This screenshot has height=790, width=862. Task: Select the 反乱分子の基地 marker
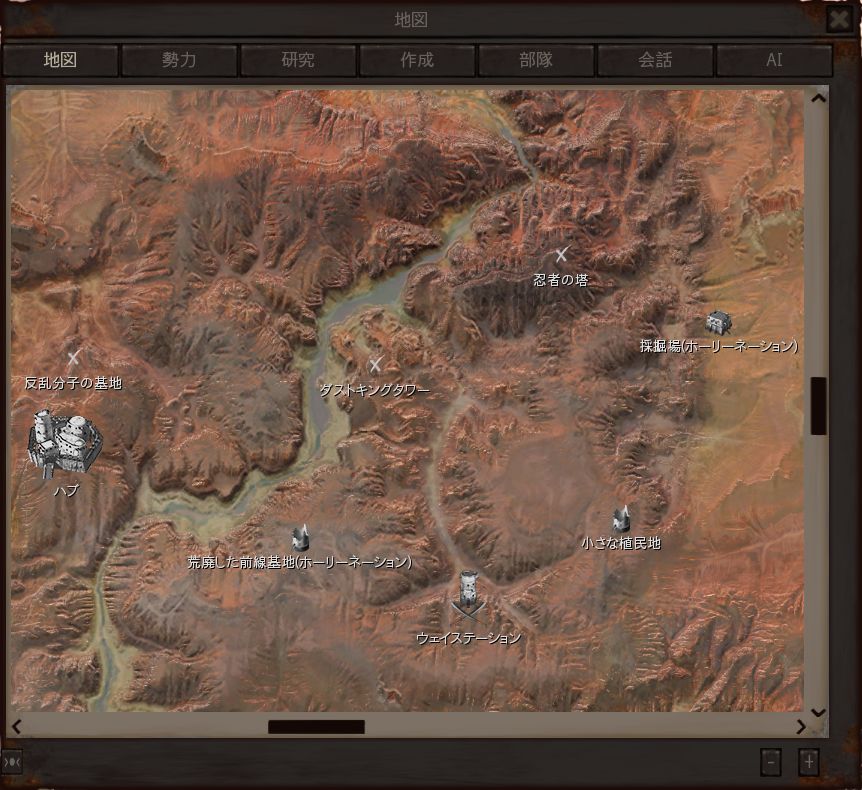pos(73,357)
